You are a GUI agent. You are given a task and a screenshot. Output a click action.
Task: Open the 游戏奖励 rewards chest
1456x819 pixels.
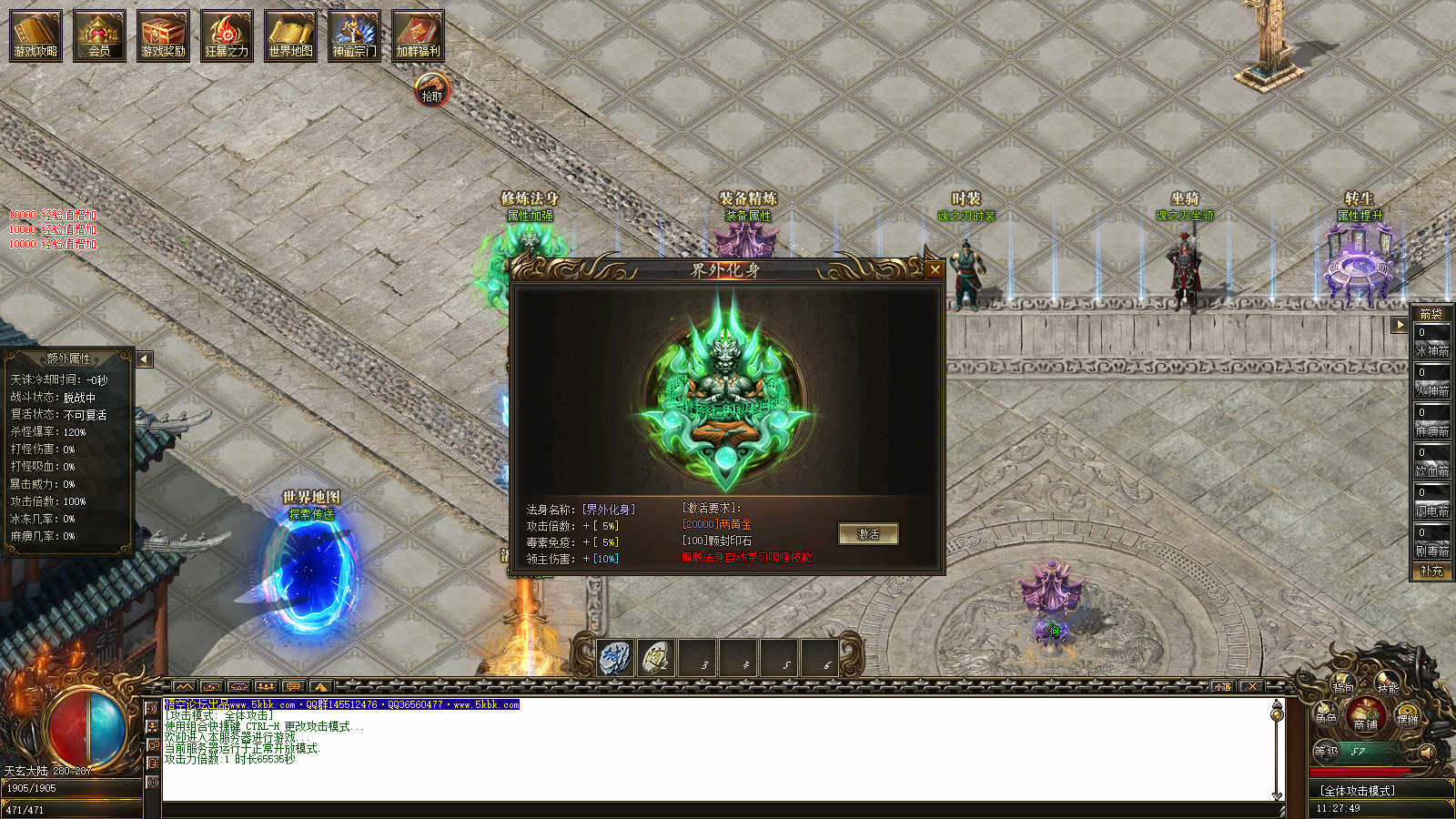[x=163, y=35]
